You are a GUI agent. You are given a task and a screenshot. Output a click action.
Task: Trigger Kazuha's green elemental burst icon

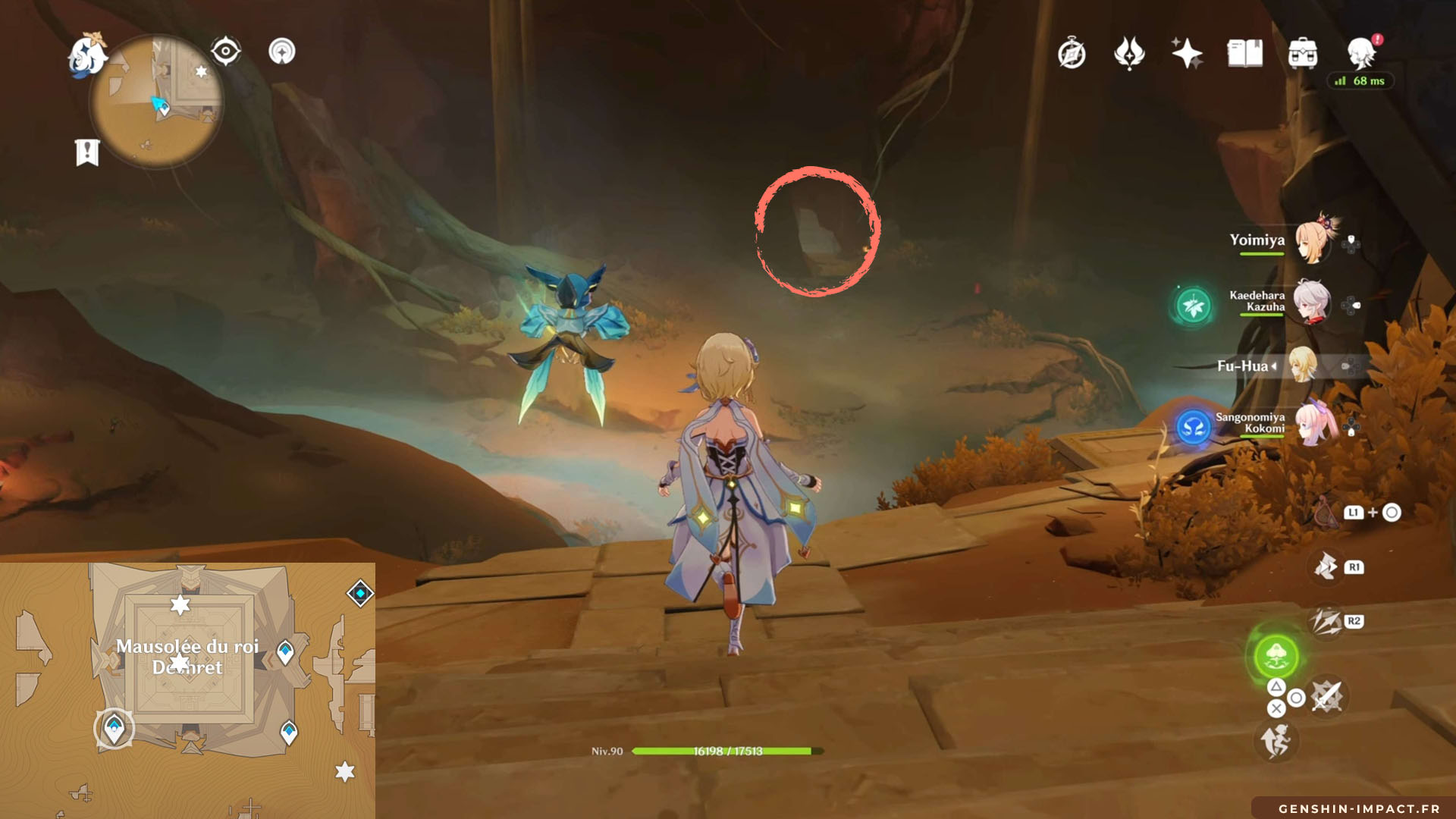click(1193, 306)
